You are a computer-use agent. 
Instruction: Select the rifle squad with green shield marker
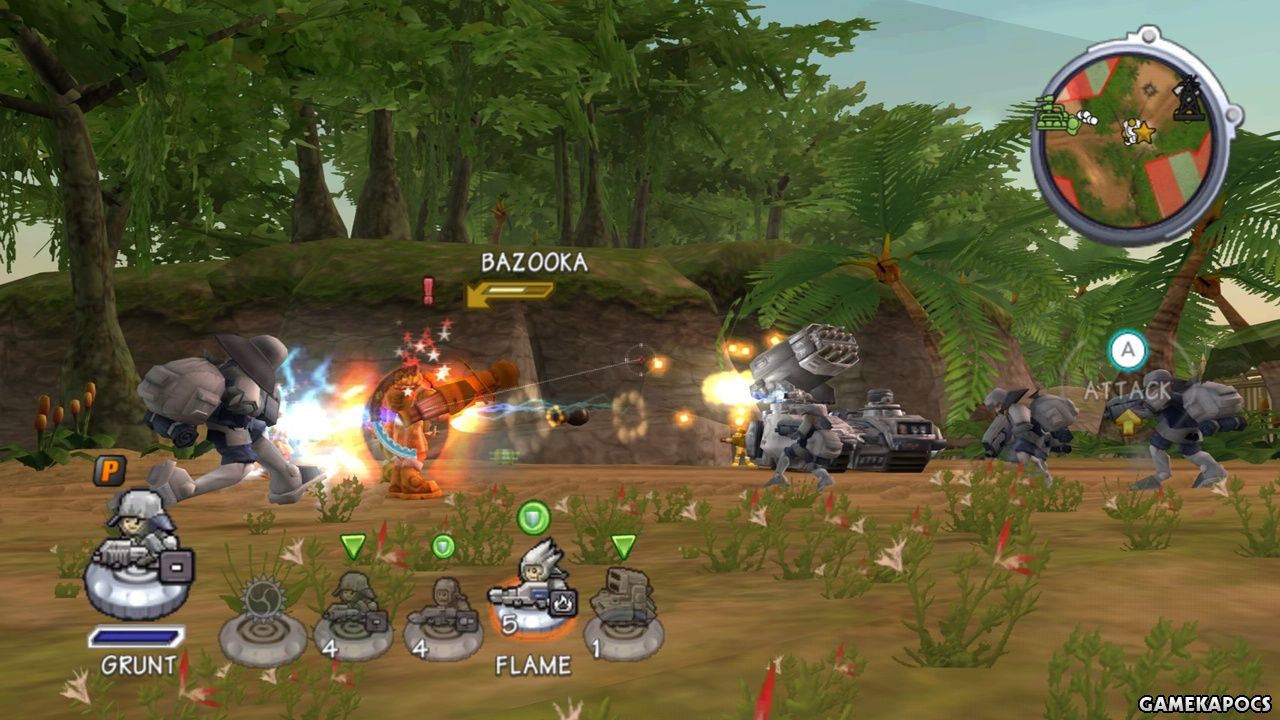coord(443,614)
